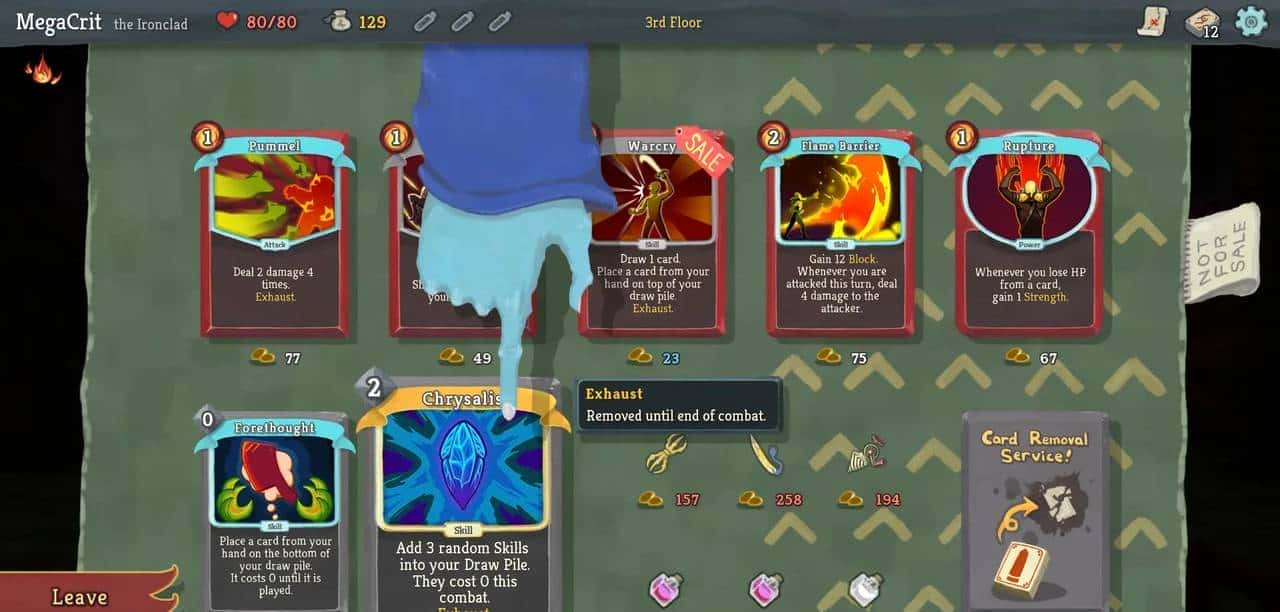Viewport: 1280px width, 612px height.
Task: Buy the relic priced 194 gold
Action: (865, 455)
